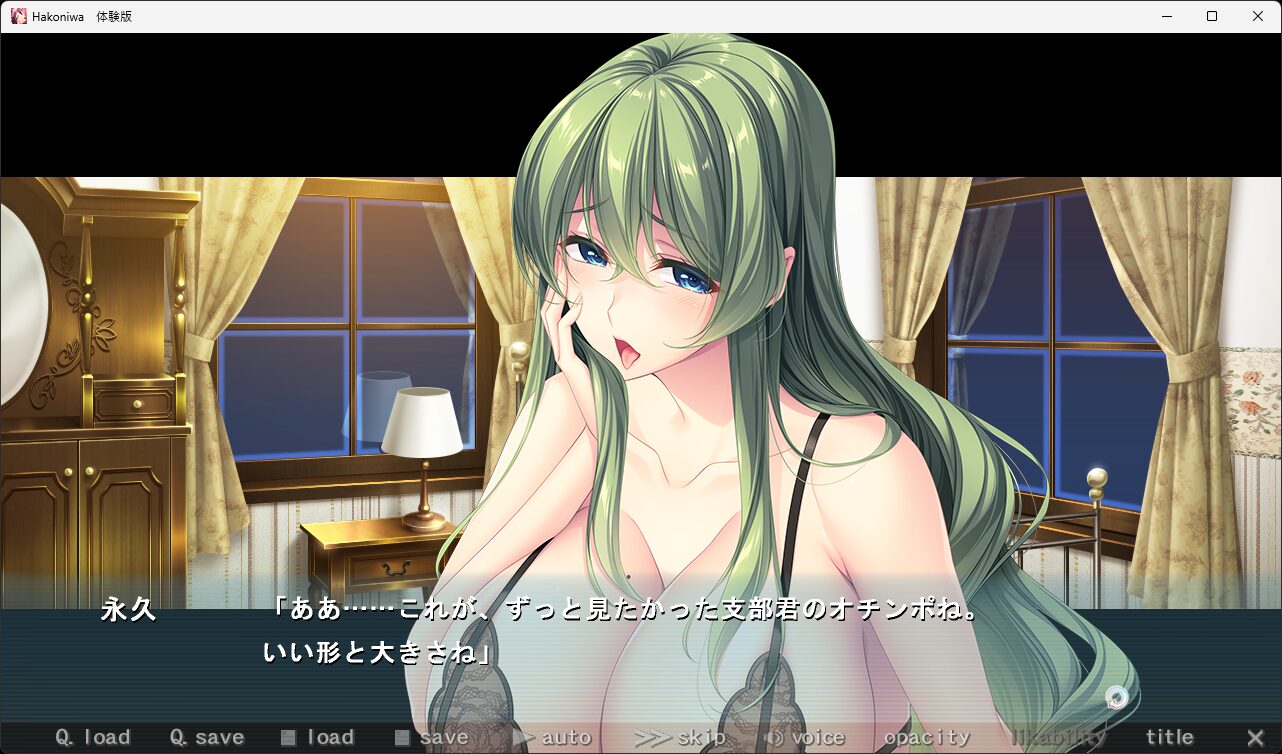Minimize the Hakoniwa game window
Image resolution: width=1282 pixels, height=754 pixels.
click(x=1166, y=16)
